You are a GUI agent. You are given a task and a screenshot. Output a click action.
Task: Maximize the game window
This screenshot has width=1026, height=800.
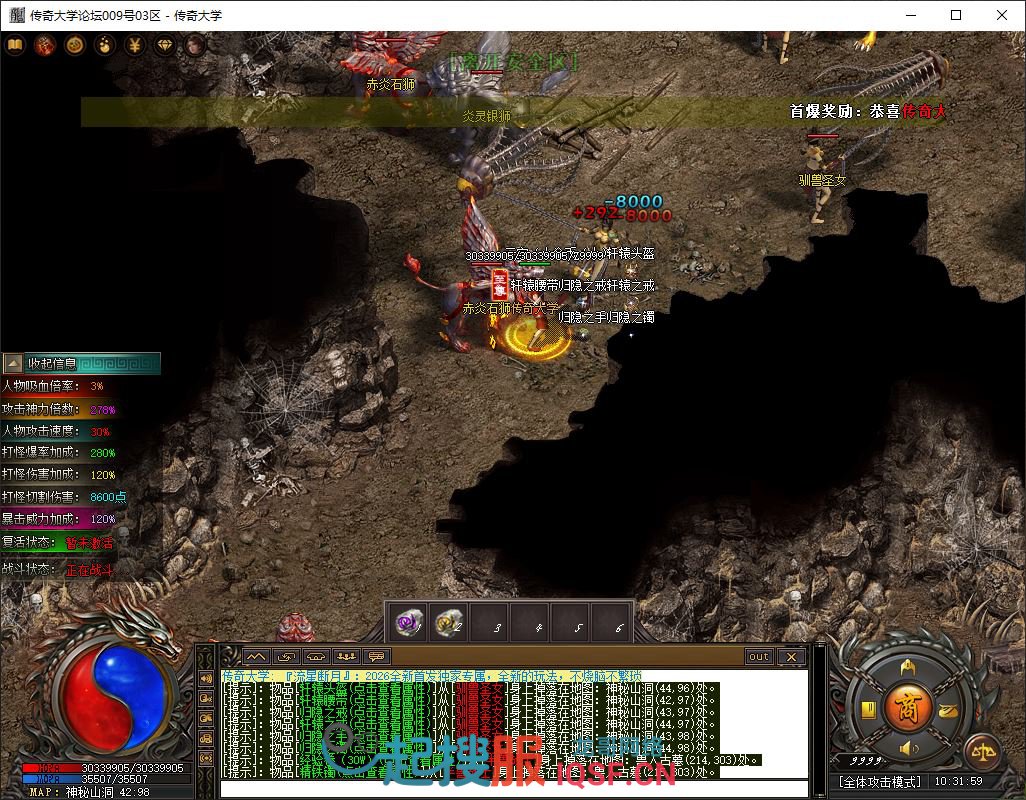click(x=955, y=15)
